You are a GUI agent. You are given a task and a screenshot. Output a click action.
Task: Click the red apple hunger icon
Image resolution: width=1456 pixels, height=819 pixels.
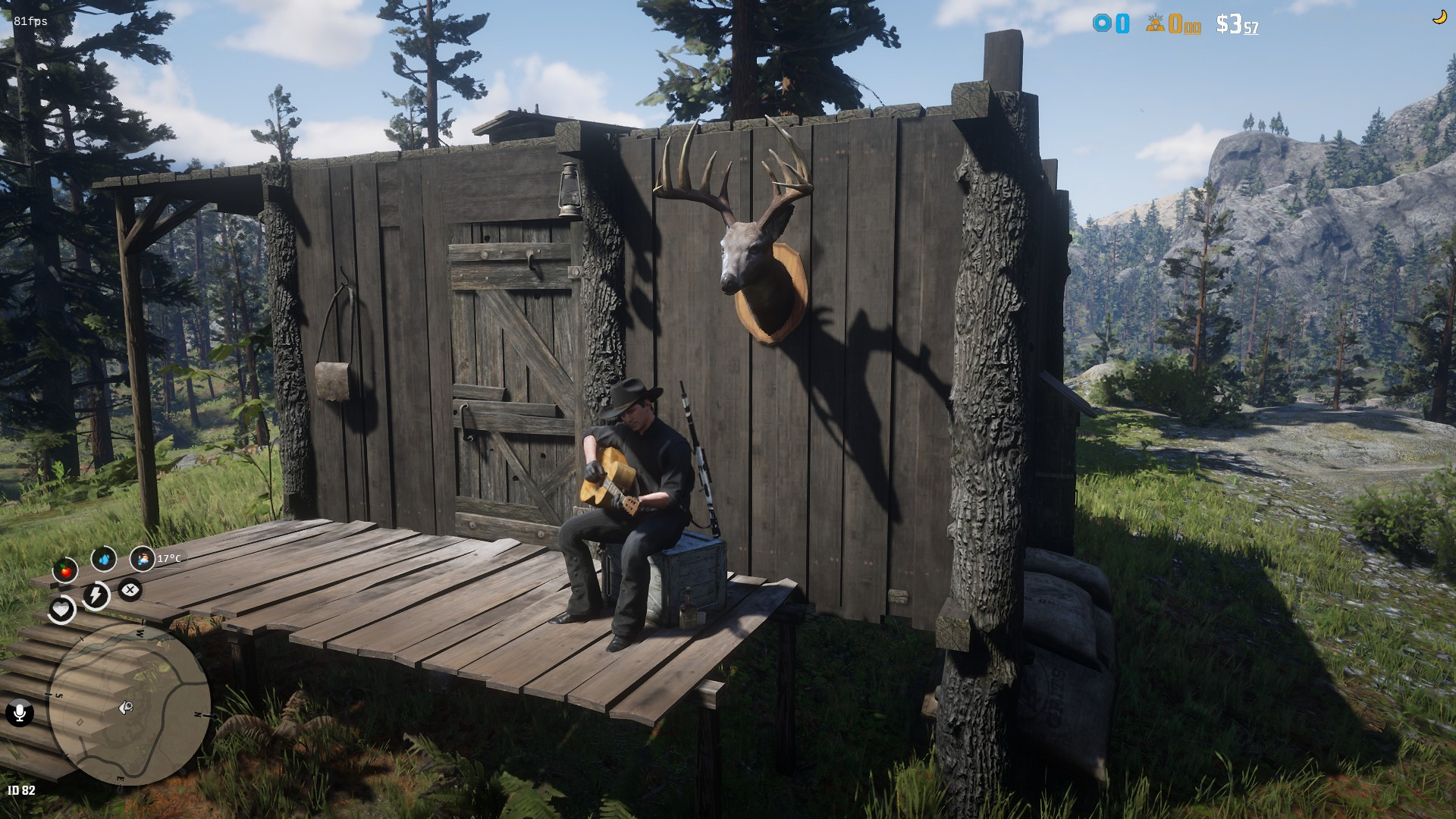65,569
